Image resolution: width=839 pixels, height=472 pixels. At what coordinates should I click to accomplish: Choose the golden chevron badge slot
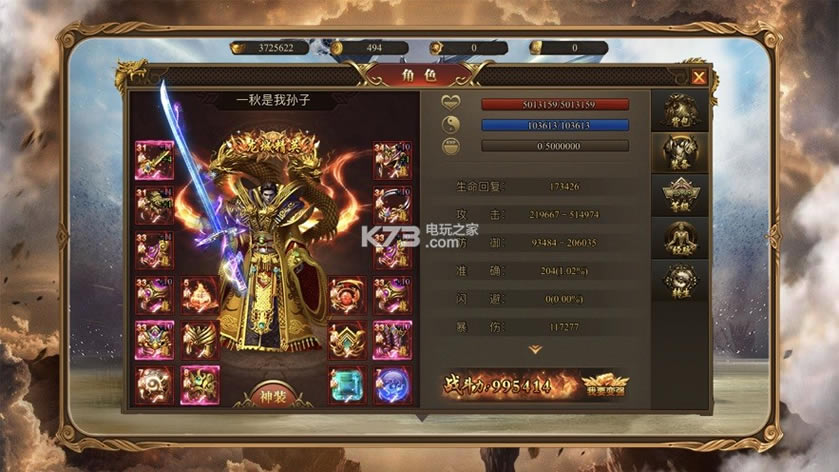point(347,340)
